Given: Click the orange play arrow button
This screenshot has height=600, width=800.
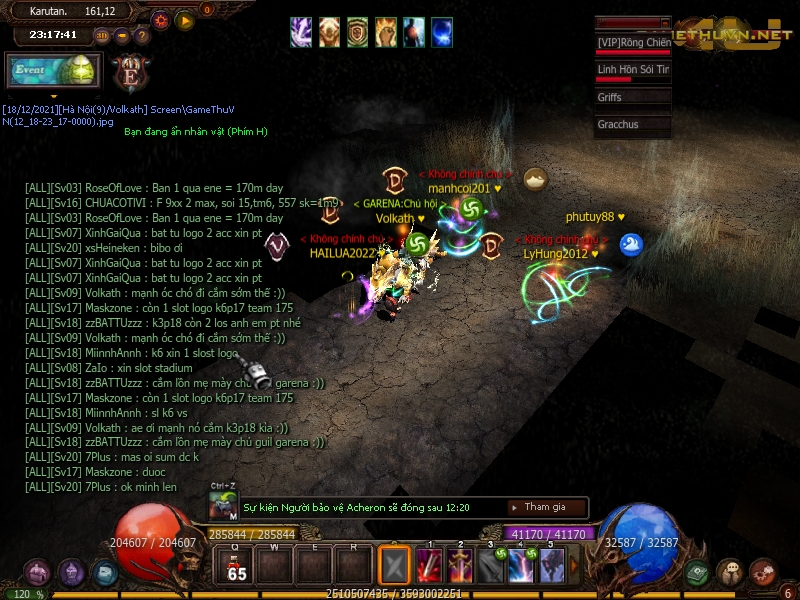Looking at the screenshot, I should click(x=185, y=20).
